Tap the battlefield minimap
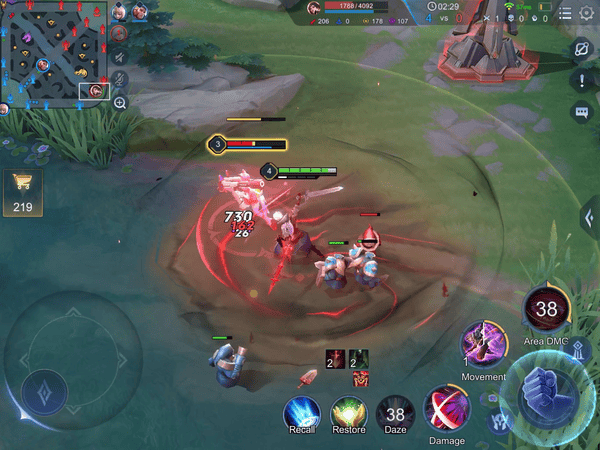The height and width of the screenshot is (450, 600). coord(54,55)
